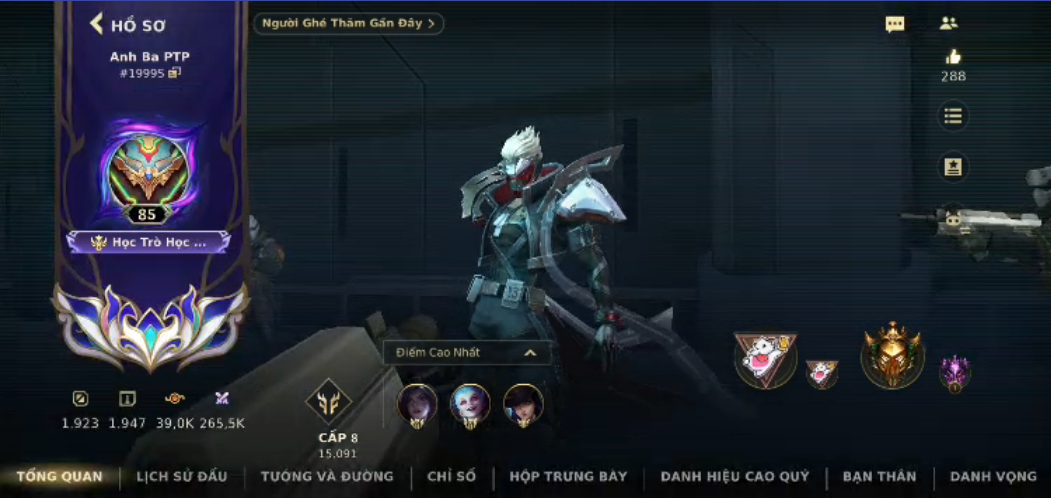Open the starred card round button

(953, 167)
